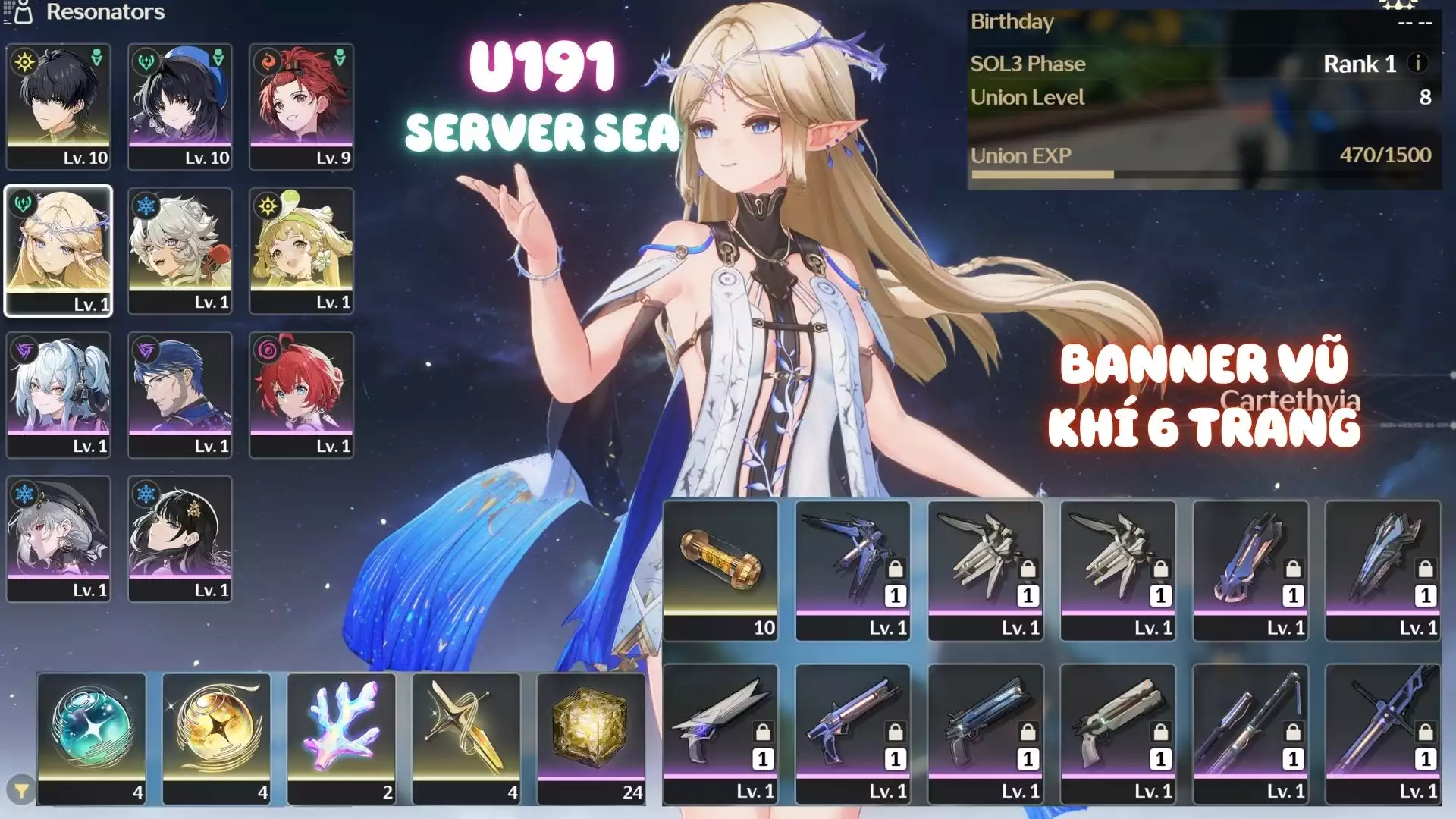
Task: Pick the black-haired resonator with a gold hairpin
Action: (180, 538)
